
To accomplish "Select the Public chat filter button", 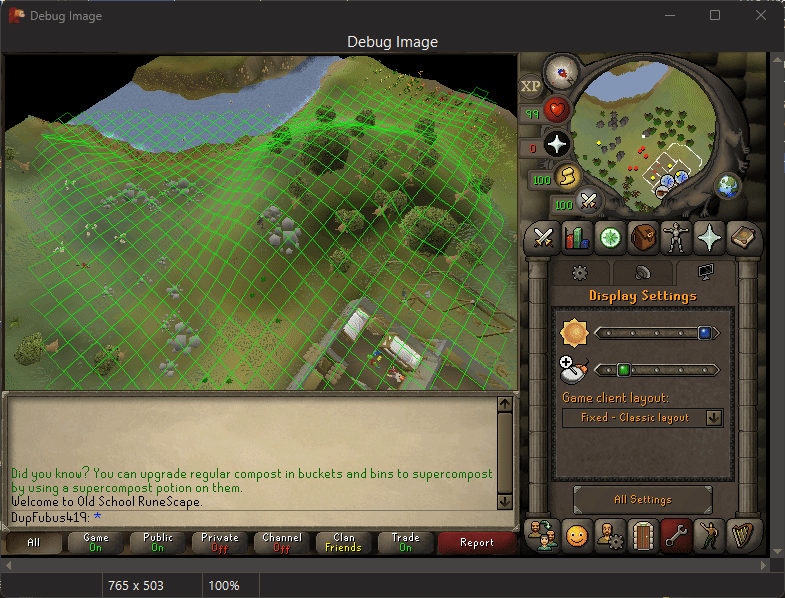I will tap(158, 543).
